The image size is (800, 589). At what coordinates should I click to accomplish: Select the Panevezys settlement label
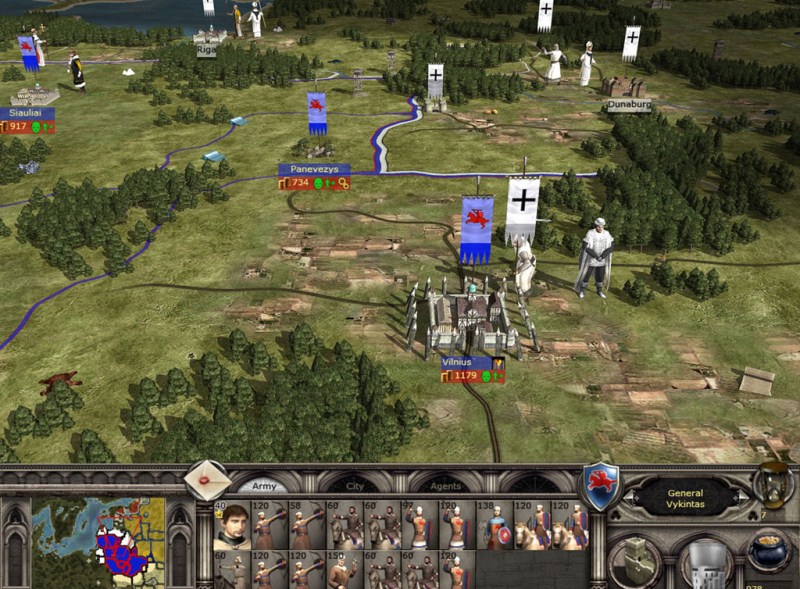pyautogui.click(x=314, y=170)
